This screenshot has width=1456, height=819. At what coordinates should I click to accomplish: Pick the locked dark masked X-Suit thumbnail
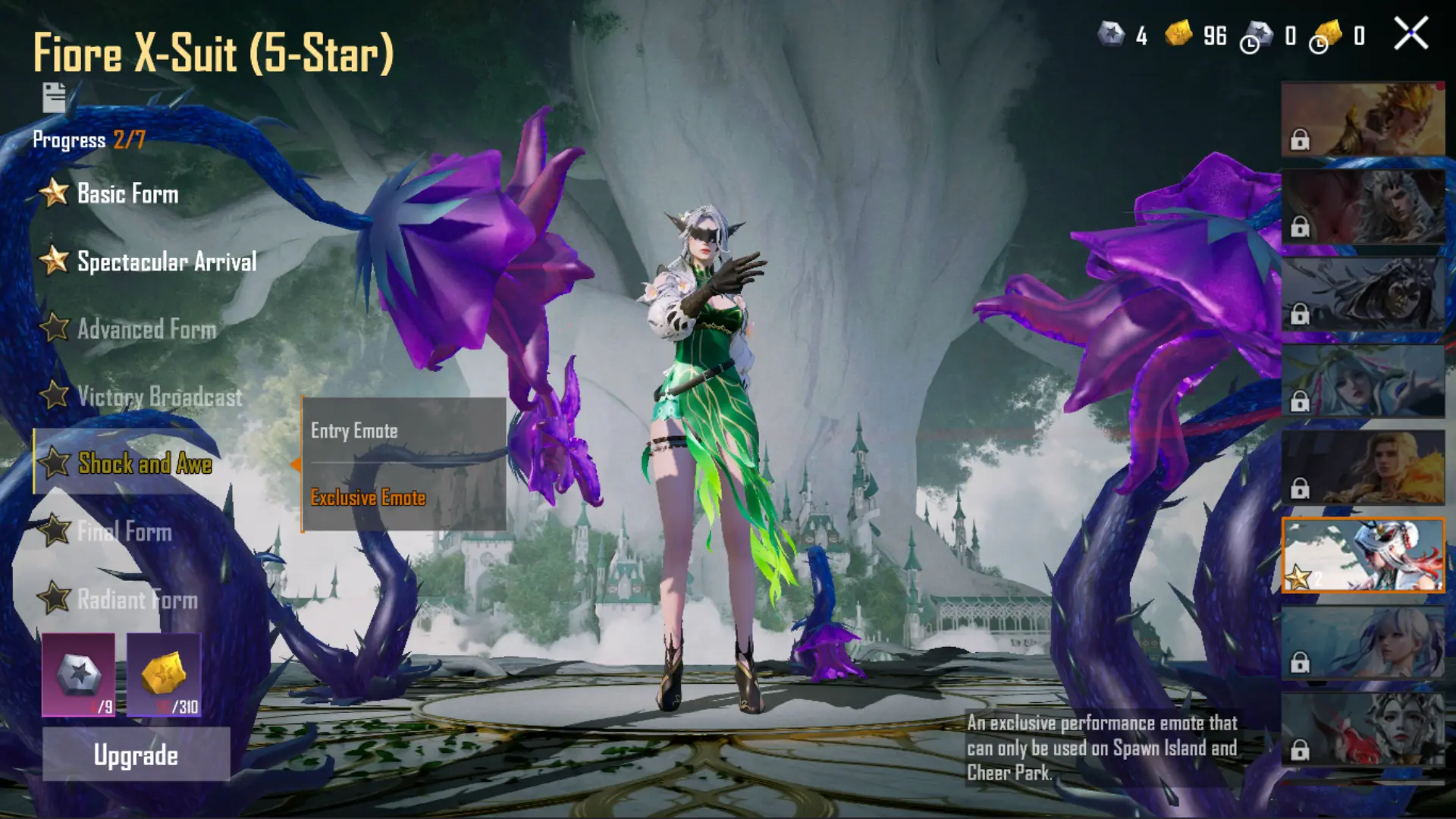pyautogui.click(x=1363, y=294)
